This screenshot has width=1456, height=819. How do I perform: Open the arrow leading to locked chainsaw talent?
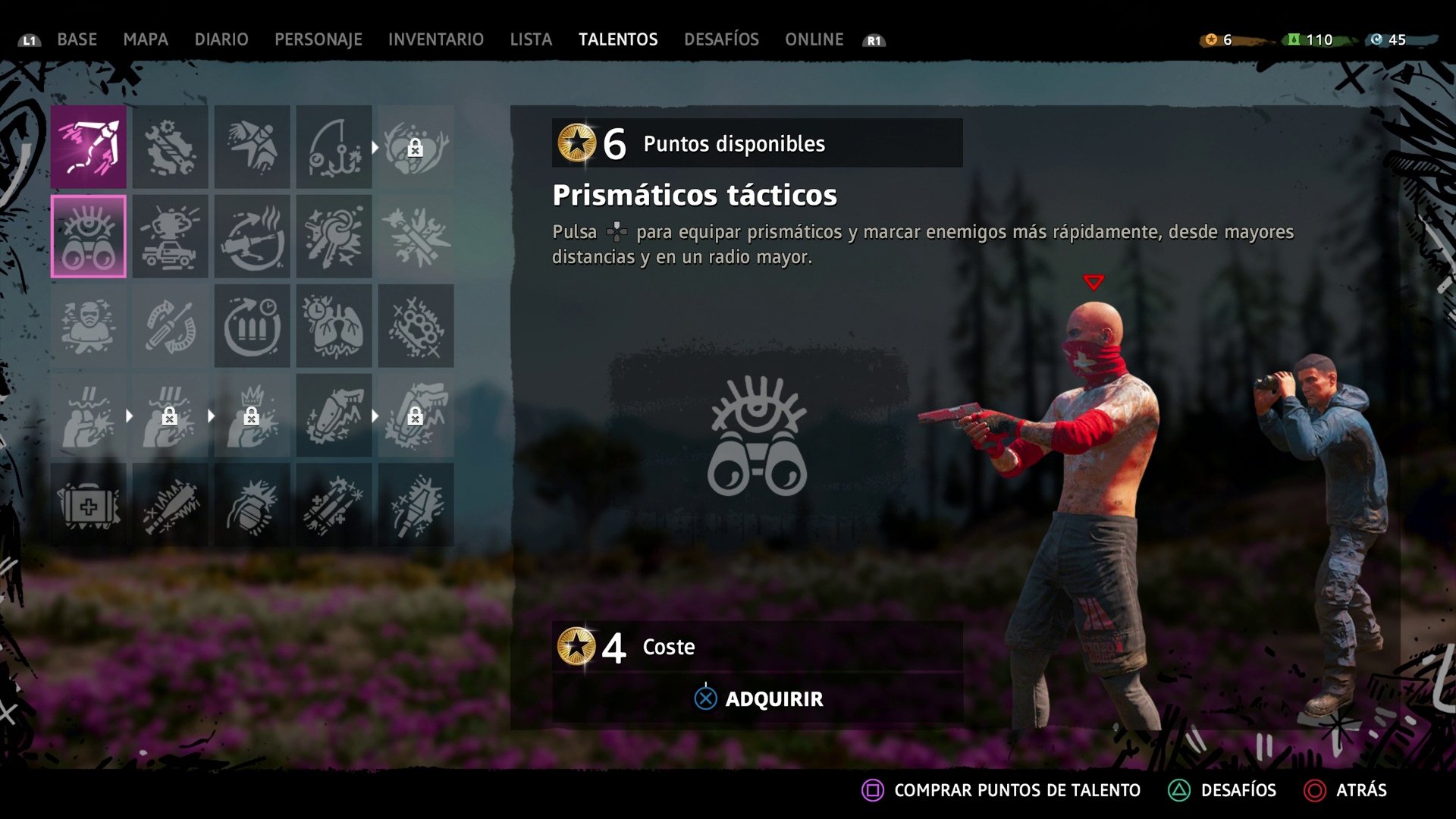pyautogui.click(x=375, y=416)
